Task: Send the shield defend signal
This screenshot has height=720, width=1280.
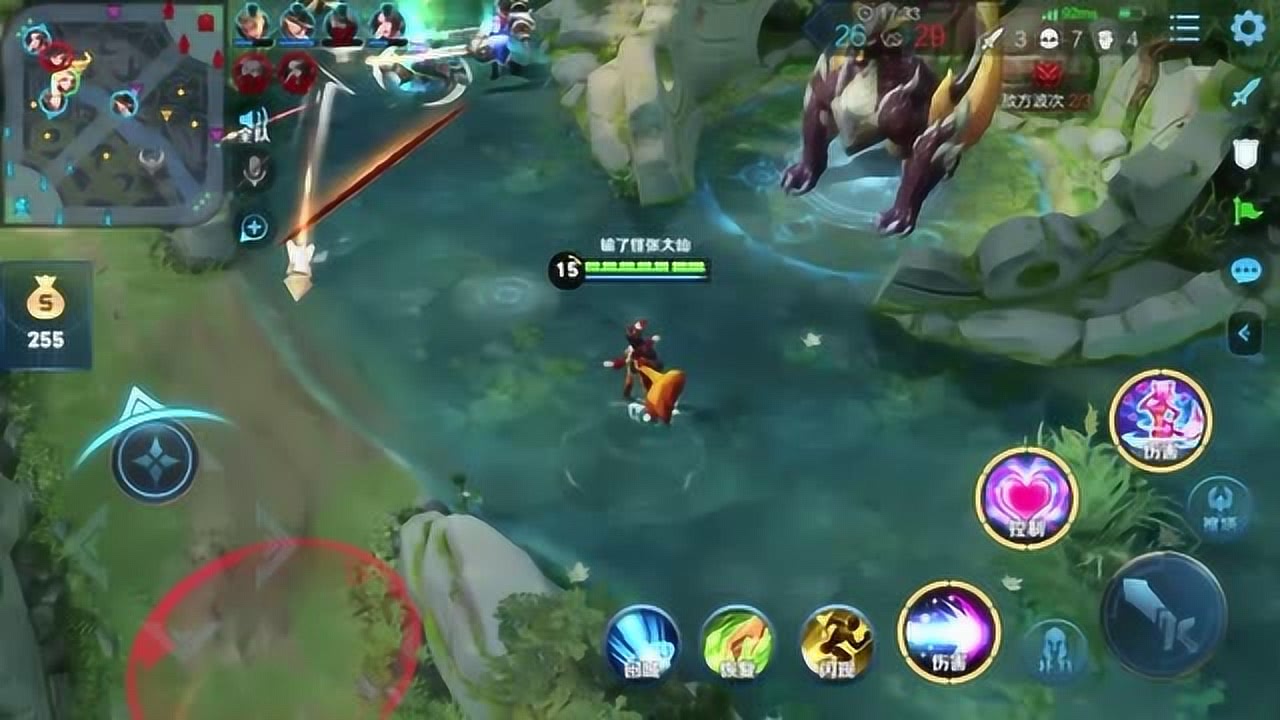Action: (1246, 152)
